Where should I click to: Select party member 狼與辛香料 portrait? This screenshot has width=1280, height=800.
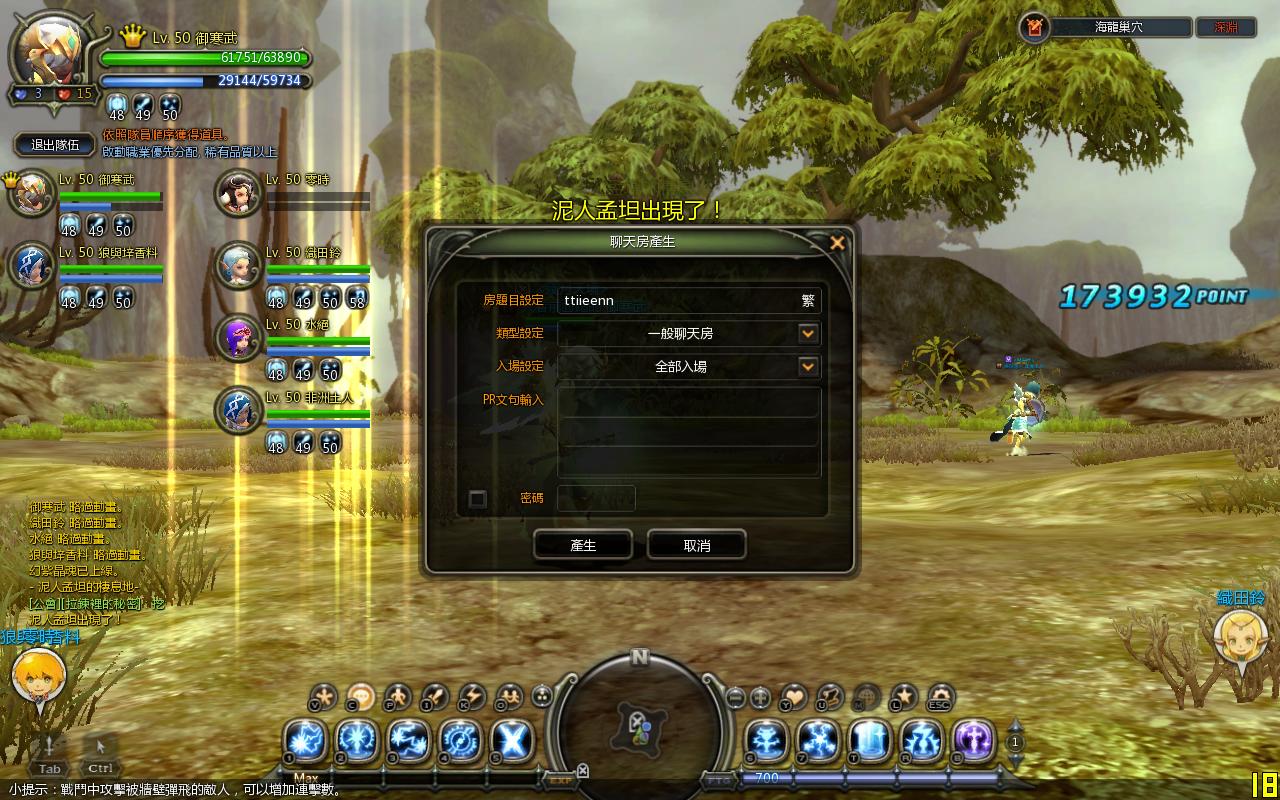(31, 265)
